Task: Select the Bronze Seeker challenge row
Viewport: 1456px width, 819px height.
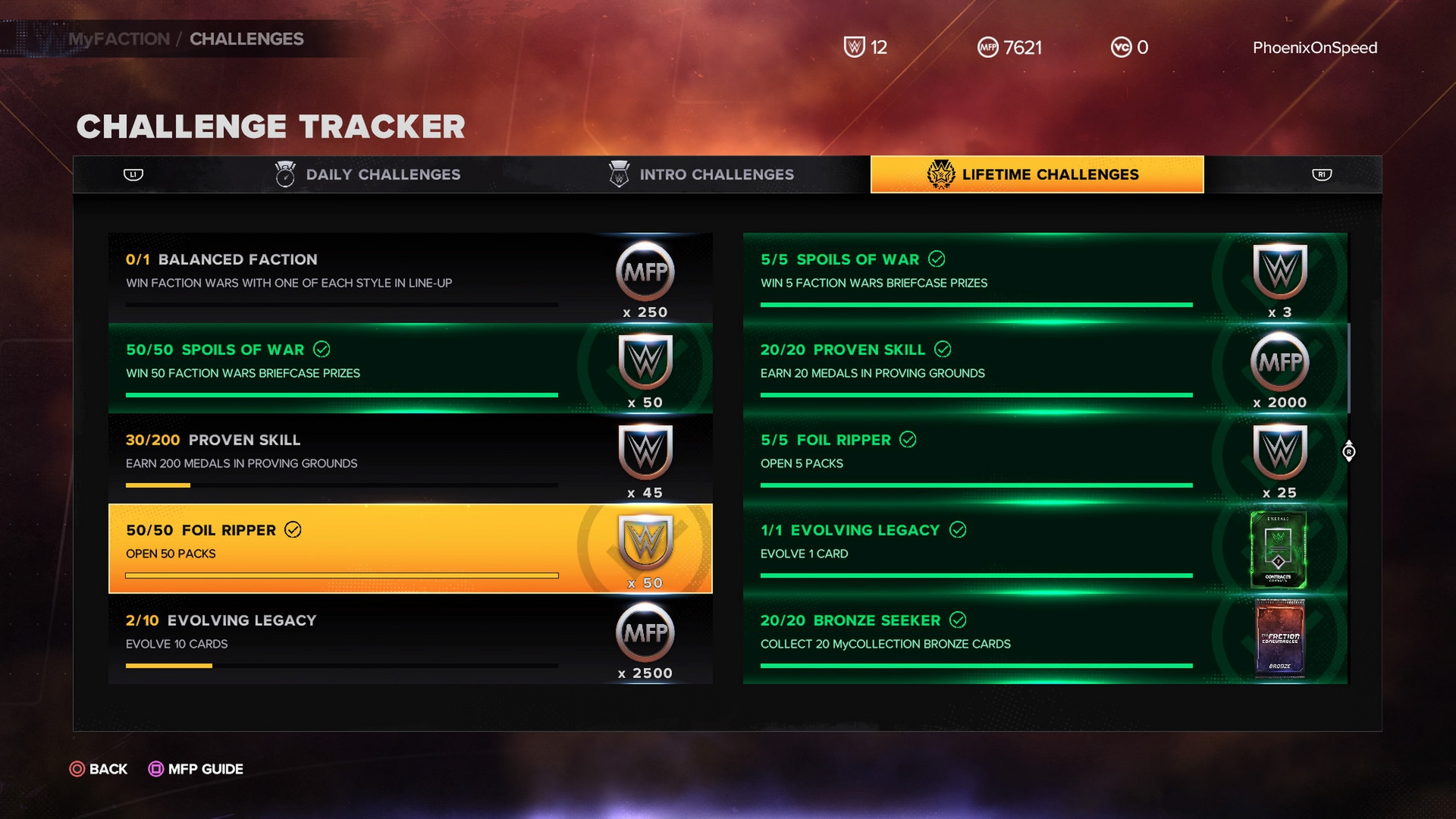Action: pos(1044,639)
